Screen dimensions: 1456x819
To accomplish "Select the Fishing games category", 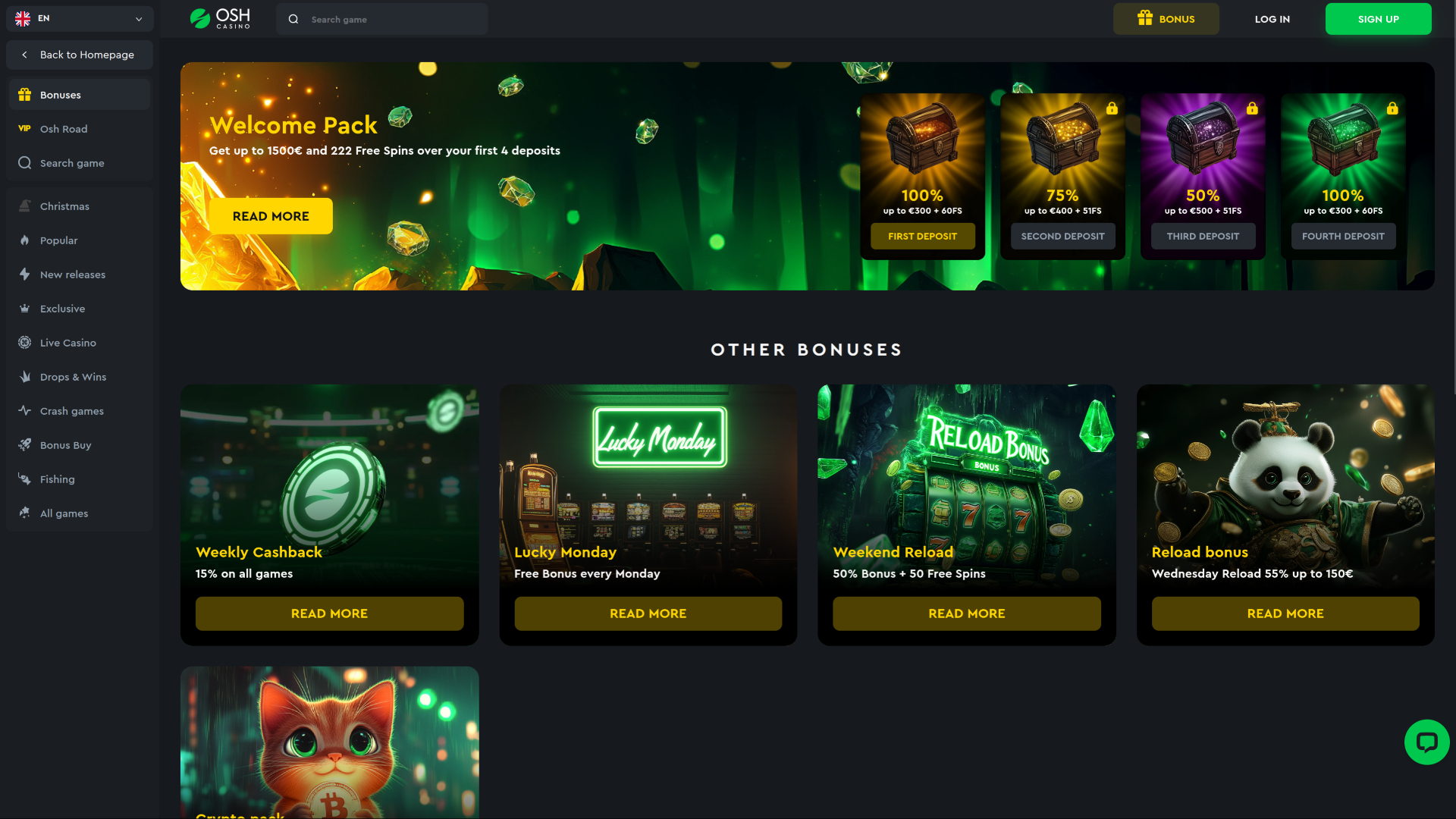I will pos(57,479).
